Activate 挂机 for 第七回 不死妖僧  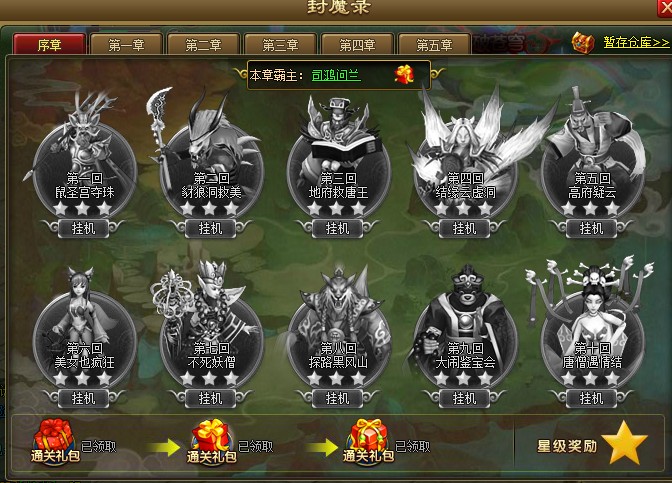point(210,397)
